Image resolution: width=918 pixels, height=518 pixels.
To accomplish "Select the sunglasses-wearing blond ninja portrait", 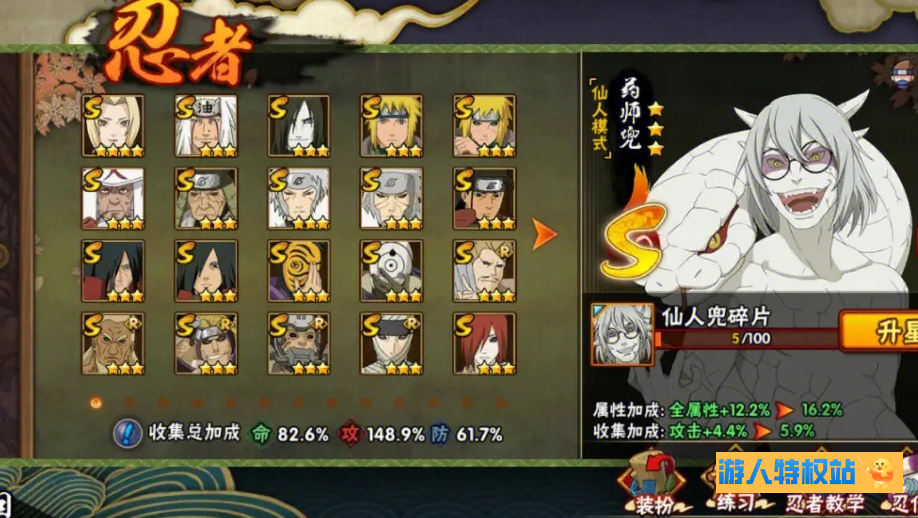I will coord(206,343).
